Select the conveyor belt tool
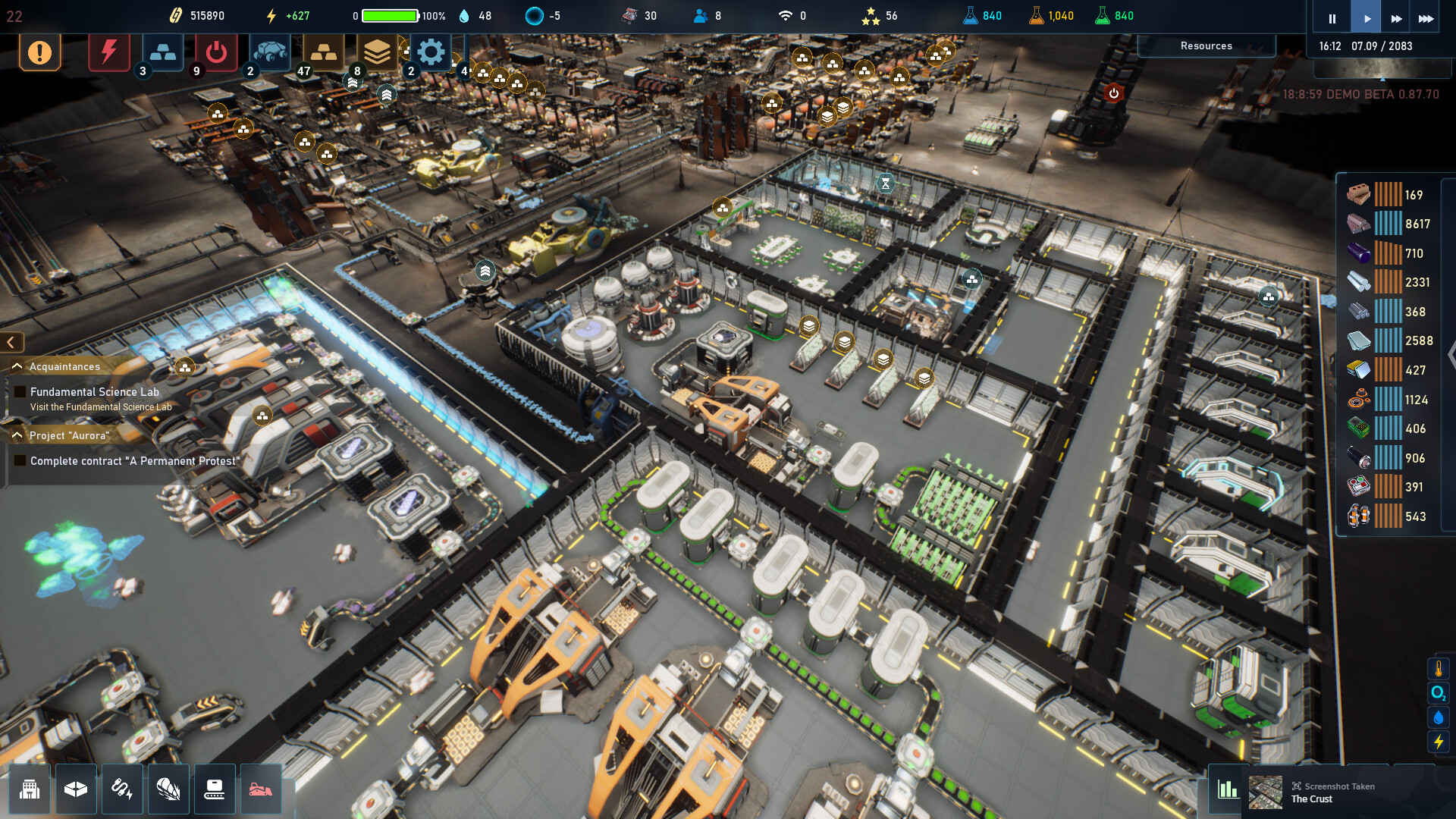Image resolution: width=1456 pixels, height=819 pixels. [x=215, y=789]
